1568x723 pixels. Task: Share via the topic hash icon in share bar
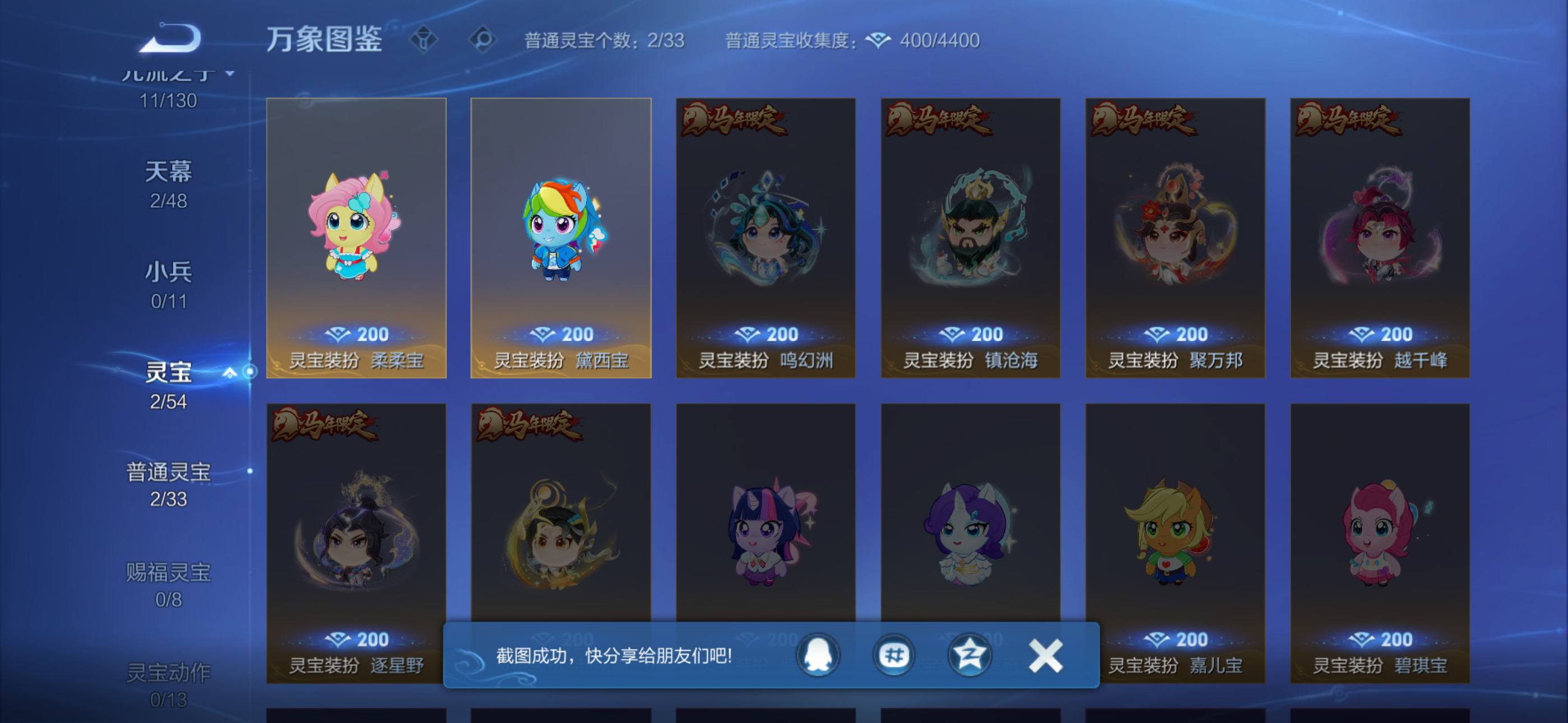894,657
